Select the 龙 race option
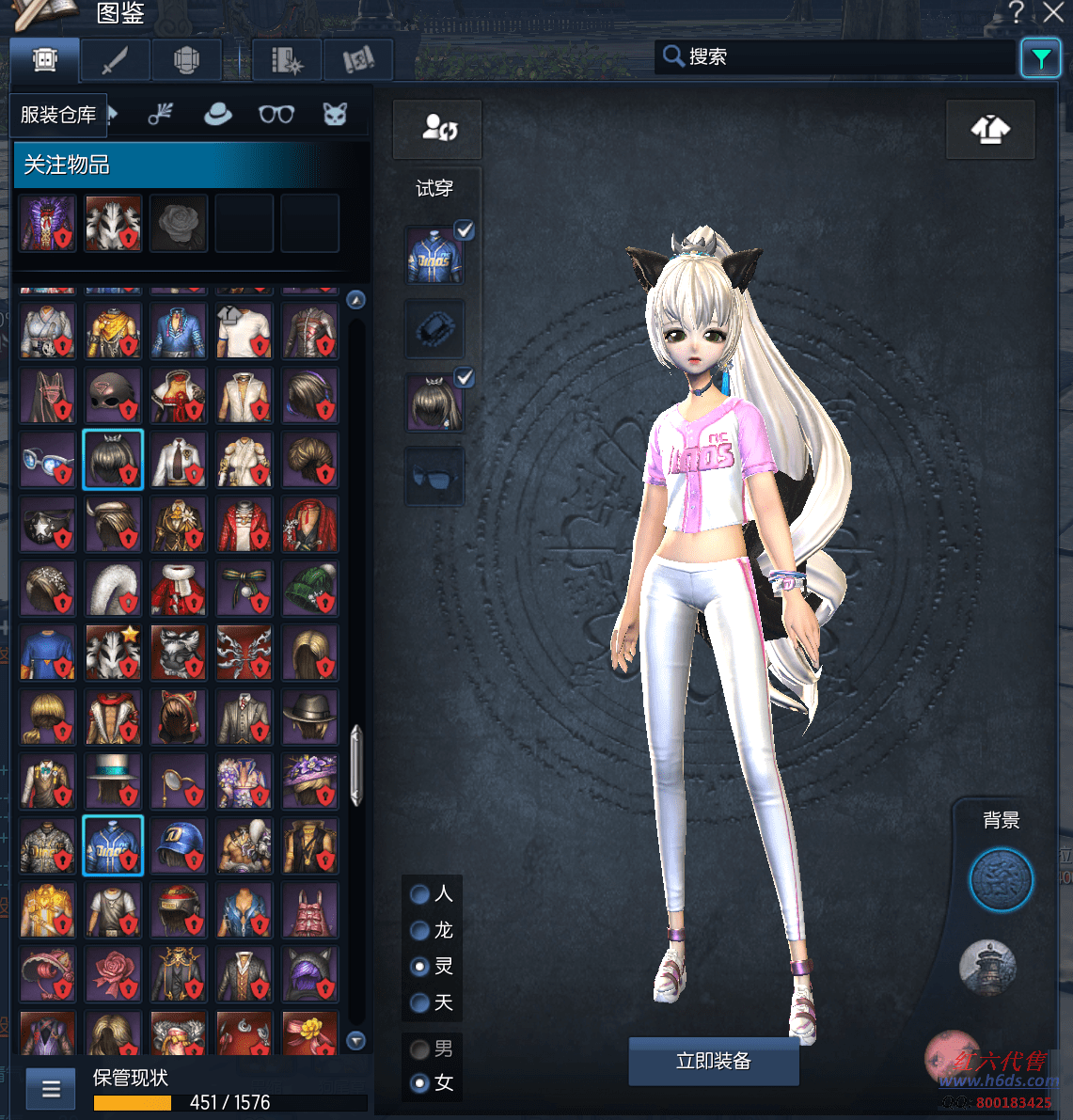The image size is (1073, 1120). pos(420,931)
